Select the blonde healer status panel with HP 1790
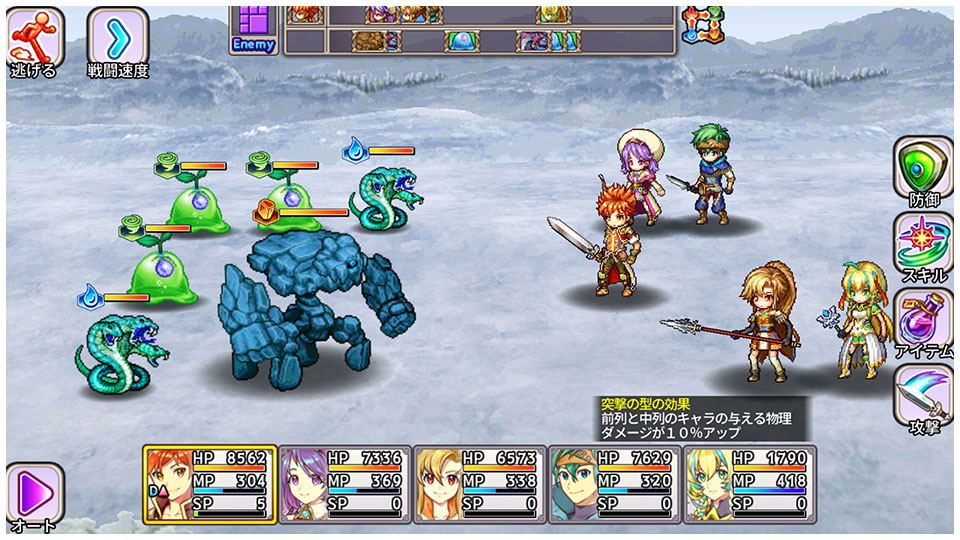Viewport: 960px width, 540px height. click(748, 484)
